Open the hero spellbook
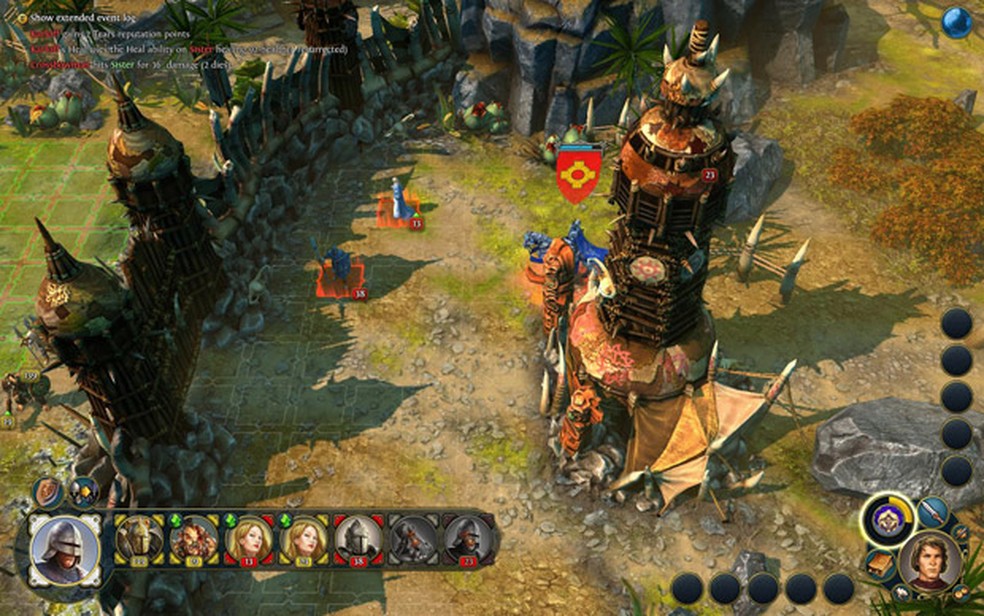 879,564
